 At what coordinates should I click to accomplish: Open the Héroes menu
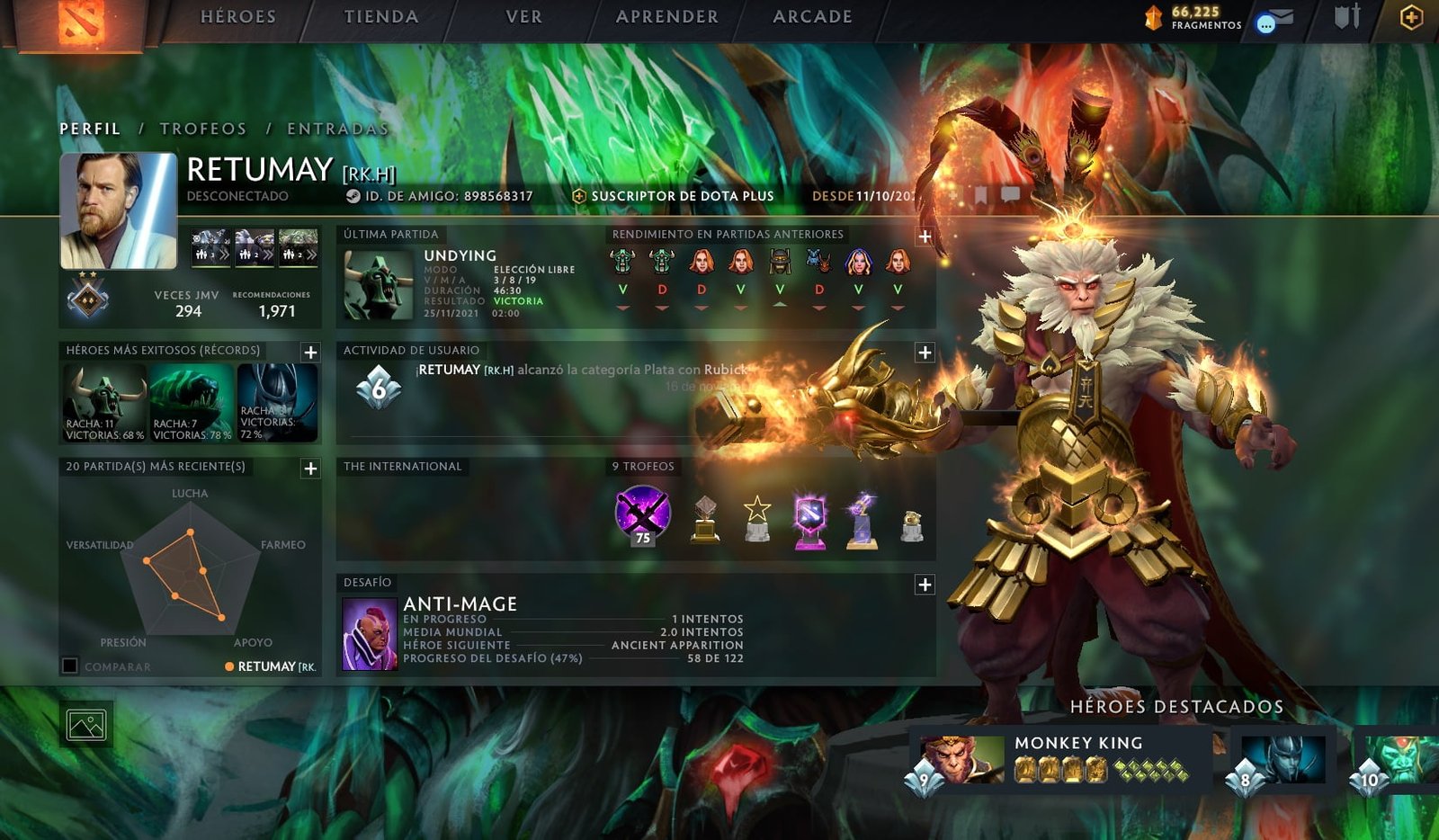pos(238,17)
